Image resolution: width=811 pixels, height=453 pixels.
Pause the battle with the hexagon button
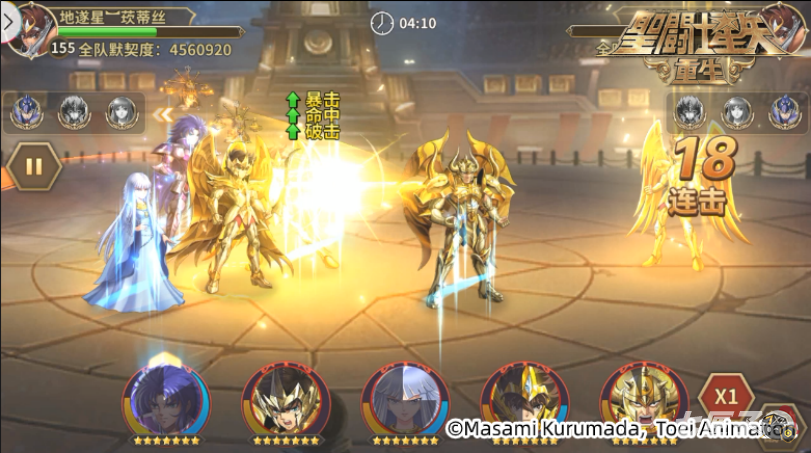pos(34,166)
